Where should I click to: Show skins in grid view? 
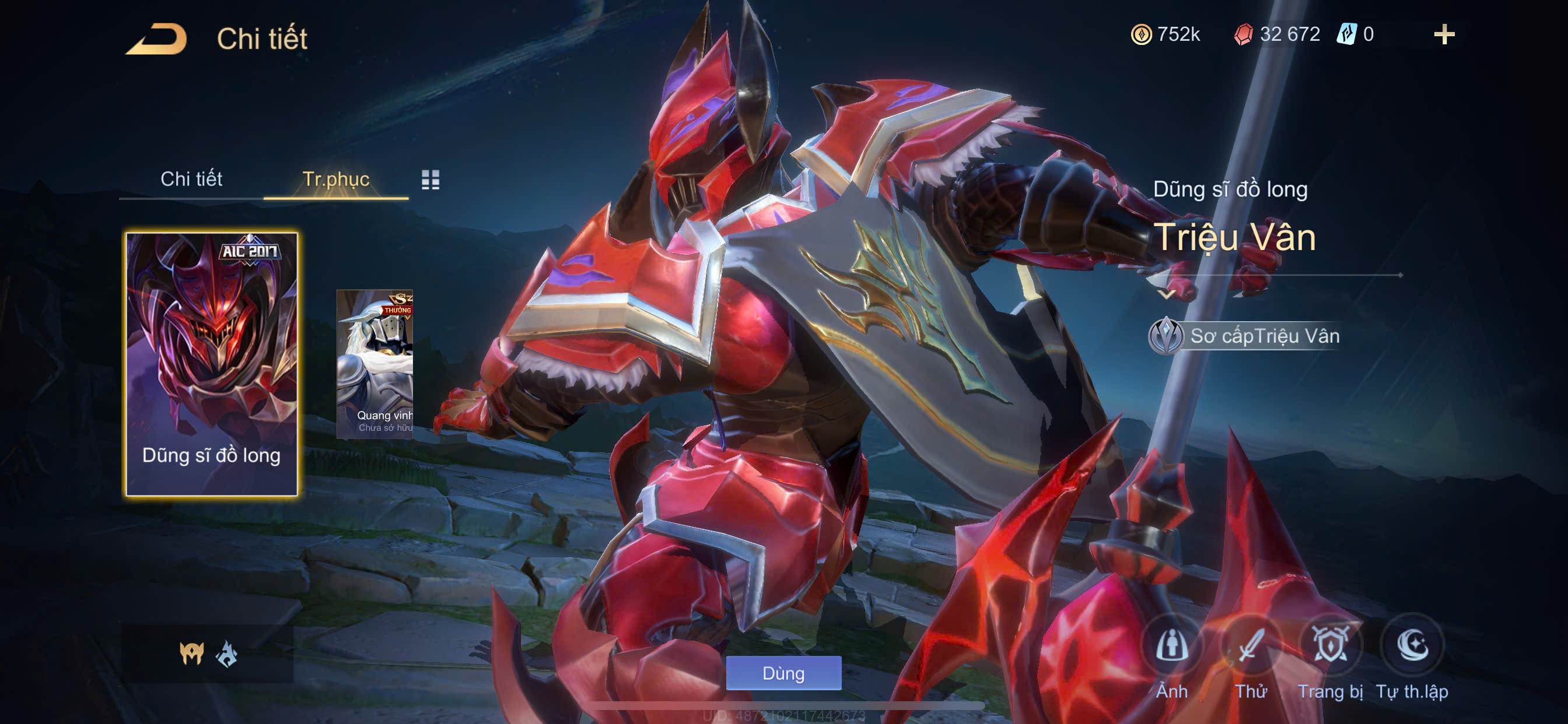[430, 180]
